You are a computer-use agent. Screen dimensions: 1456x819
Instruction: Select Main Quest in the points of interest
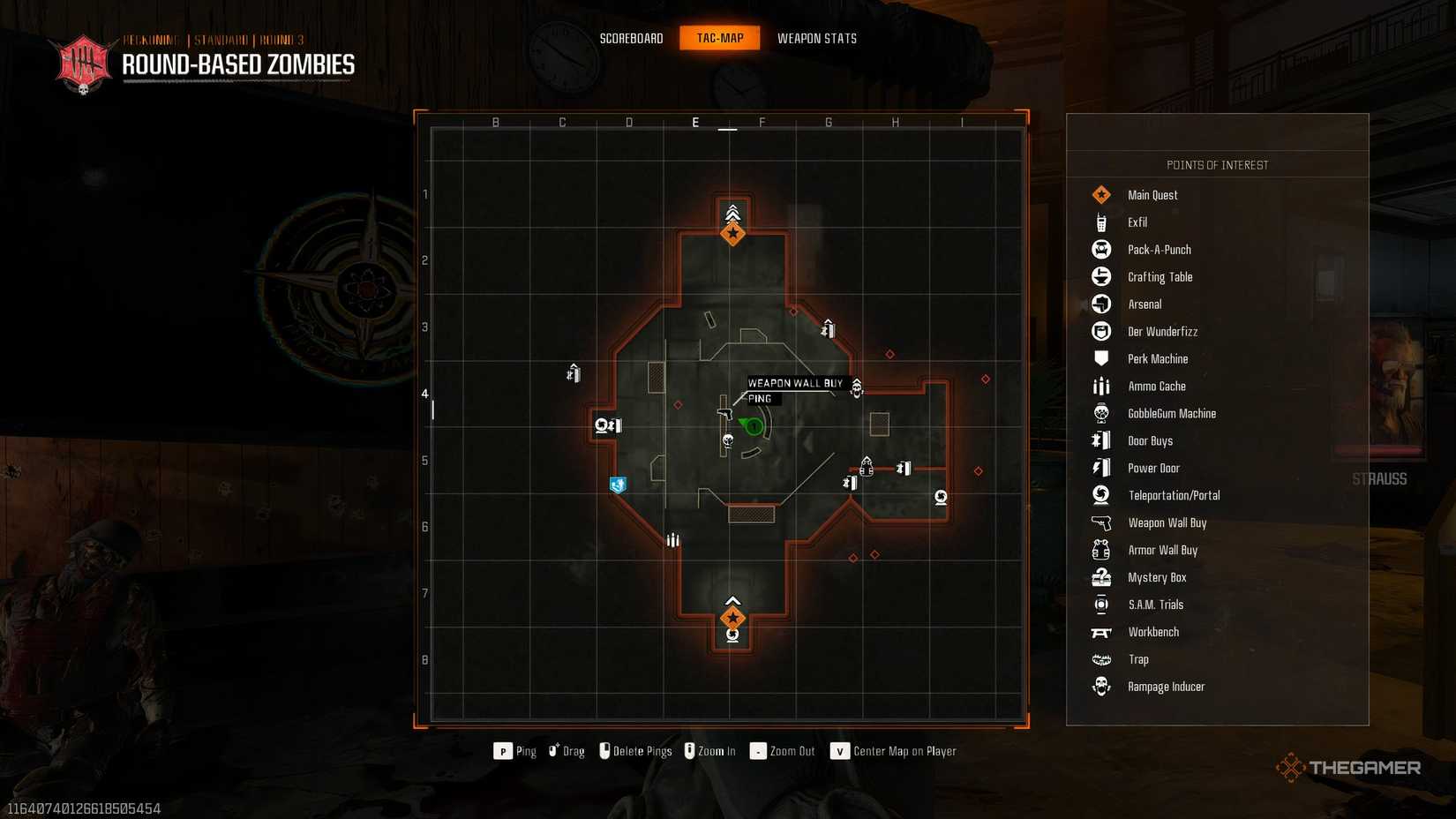point(1152,195)
